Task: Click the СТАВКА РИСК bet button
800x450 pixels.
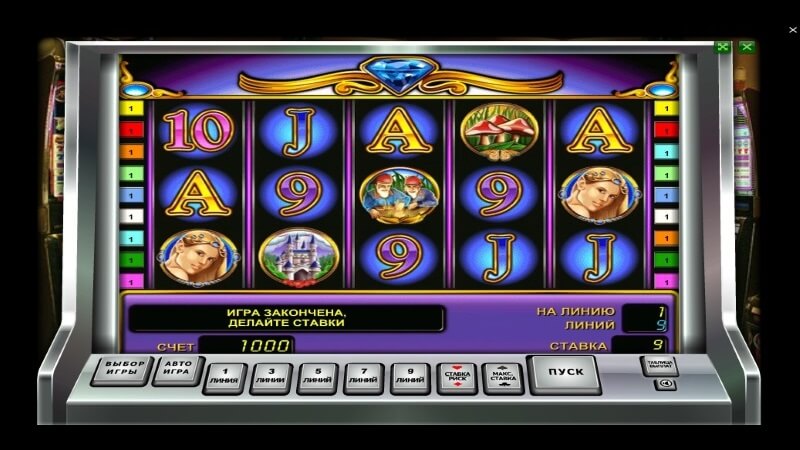Action: (456, 377)
